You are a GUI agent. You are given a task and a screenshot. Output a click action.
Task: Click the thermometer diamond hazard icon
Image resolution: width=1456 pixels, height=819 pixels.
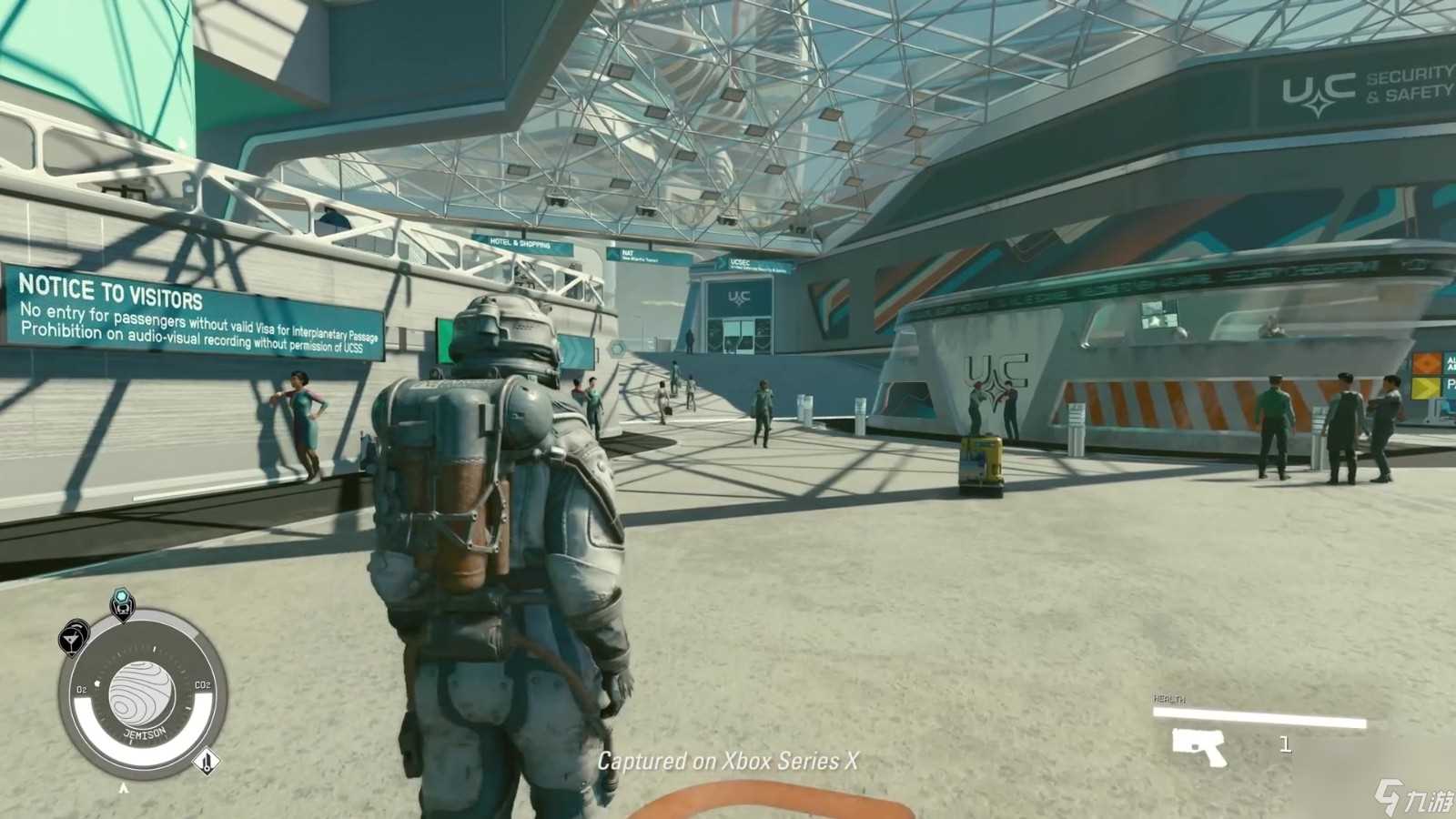(x=207, y=762)
